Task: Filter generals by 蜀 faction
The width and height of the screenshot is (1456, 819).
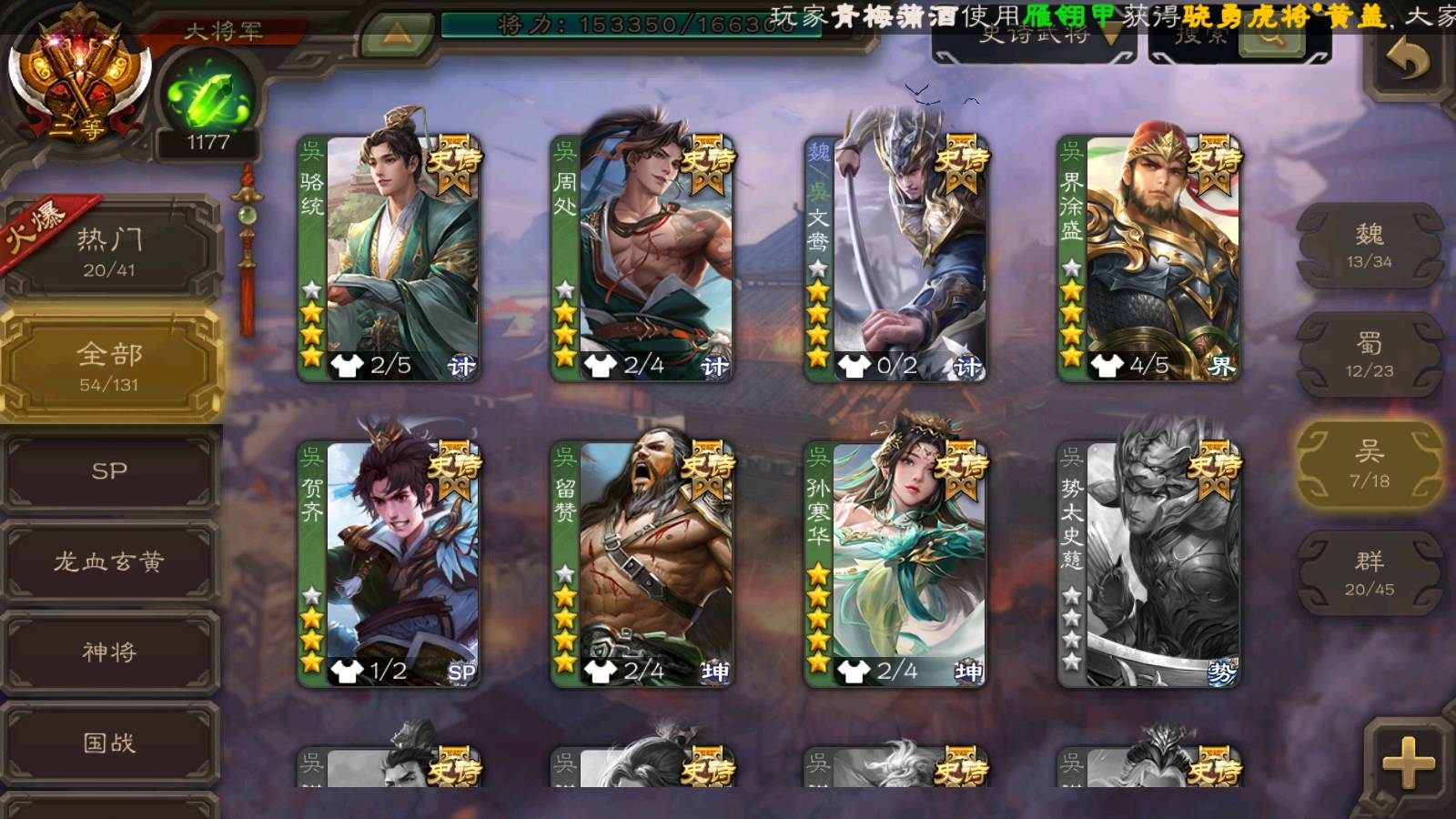Action: (x=1369, y=355)
